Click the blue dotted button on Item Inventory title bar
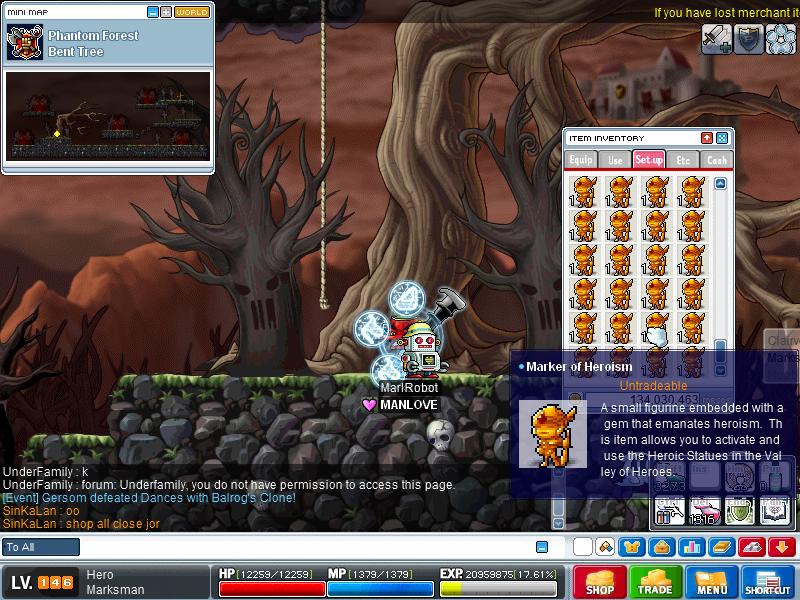The height and width of the screenshot is (600, 800). tap(722, 138)
